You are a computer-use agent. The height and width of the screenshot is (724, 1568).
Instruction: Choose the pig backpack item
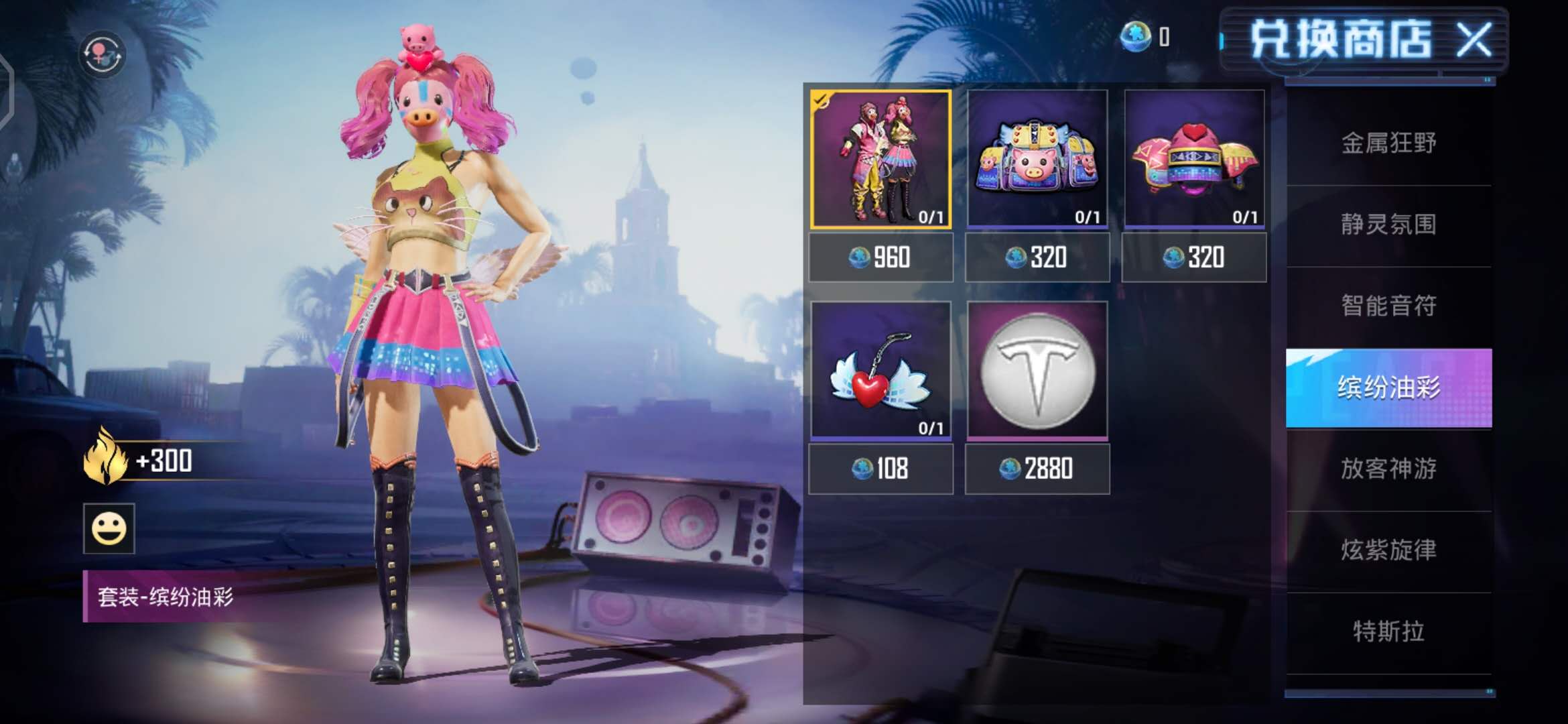(1037, 160)
